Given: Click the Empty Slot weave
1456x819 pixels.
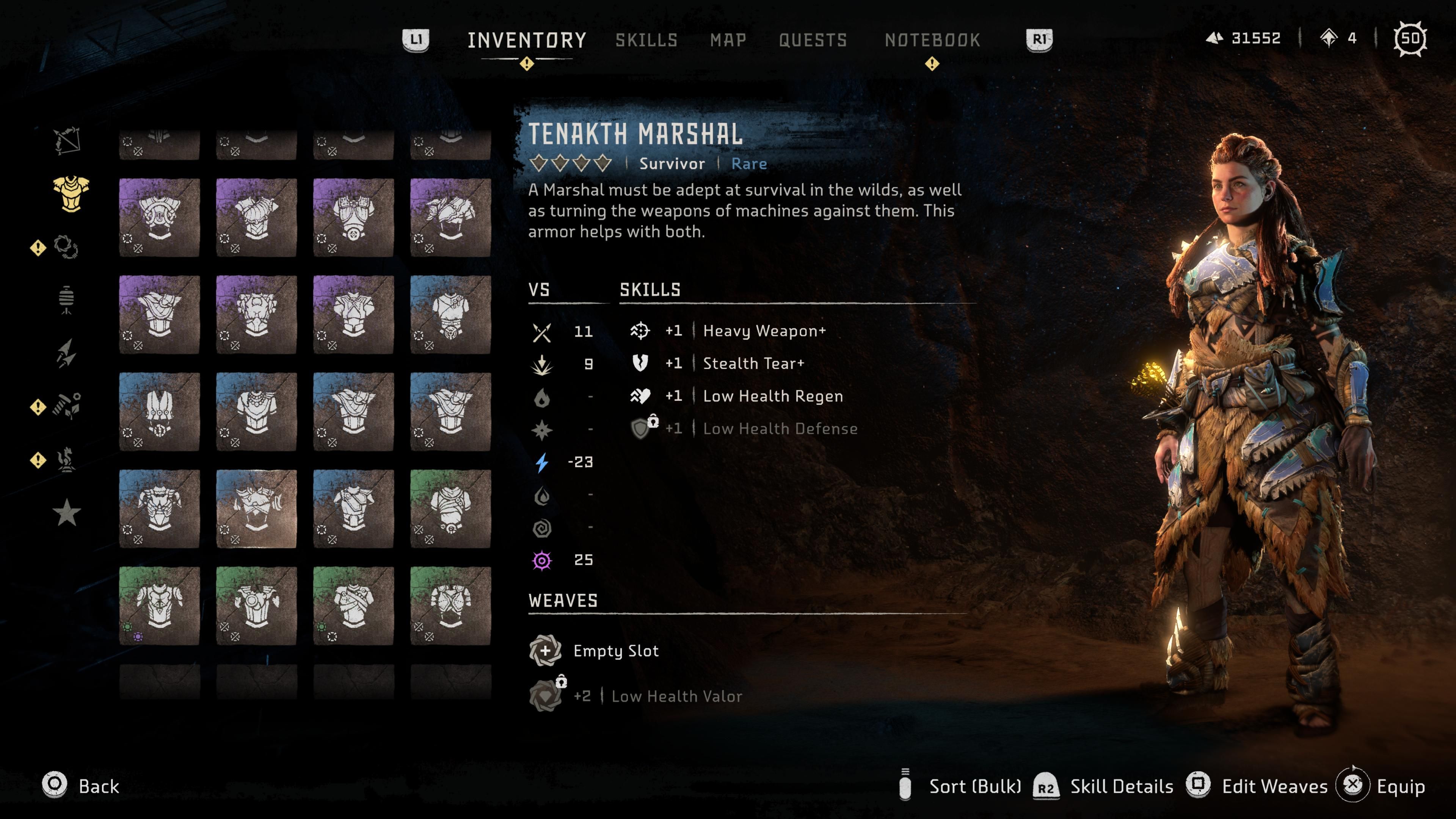Looking at the screenshot, I should point(615,651).
